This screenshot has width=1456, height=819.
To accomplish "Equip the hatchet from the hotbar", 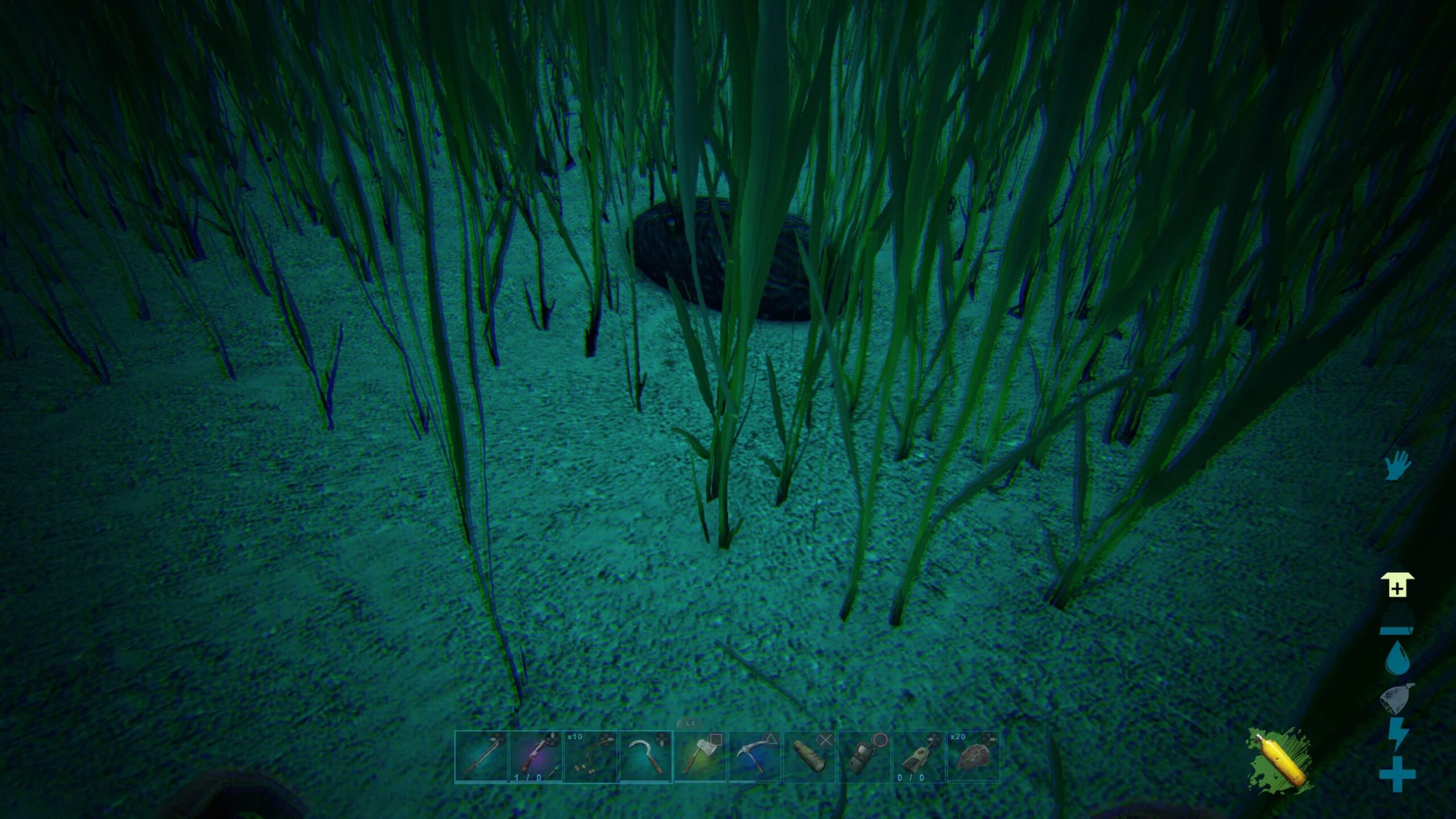I will 700,757.
